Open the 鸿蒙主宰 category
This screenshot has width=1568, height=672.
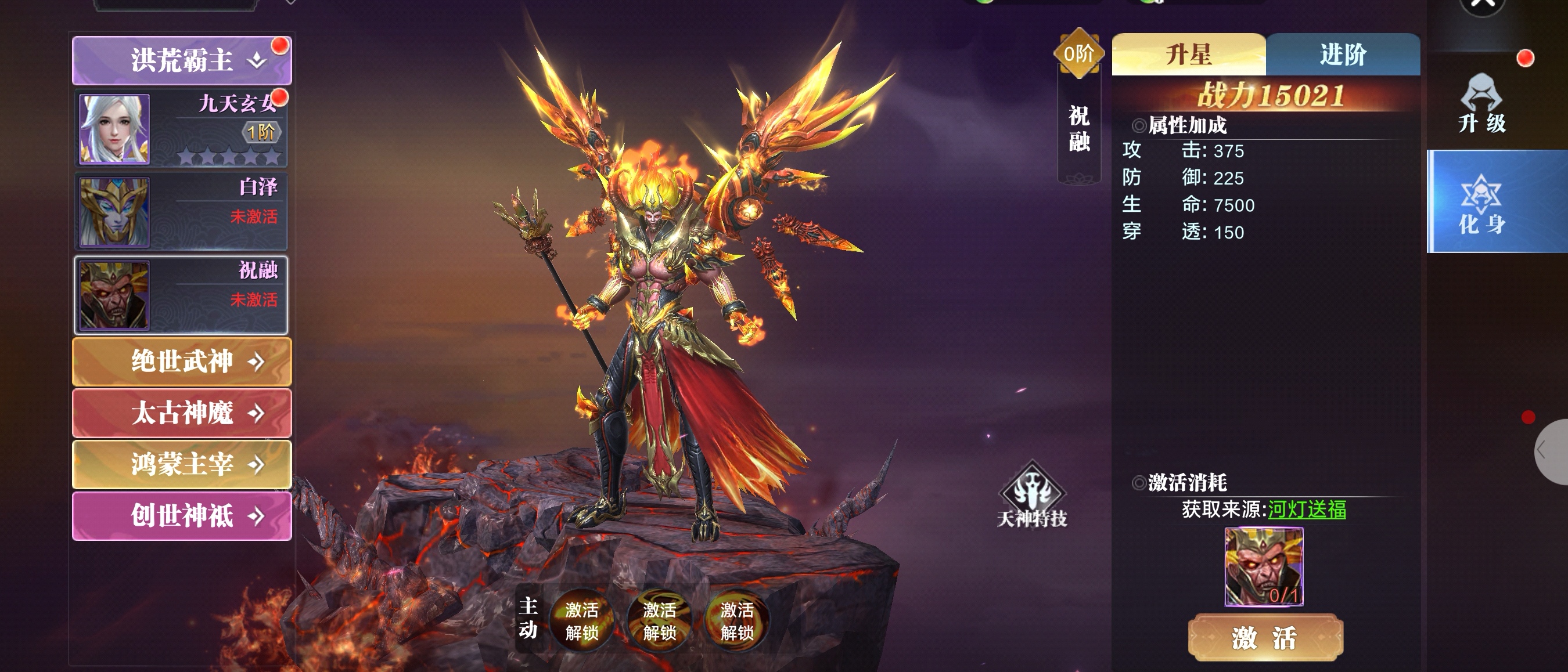coord(181,465)
